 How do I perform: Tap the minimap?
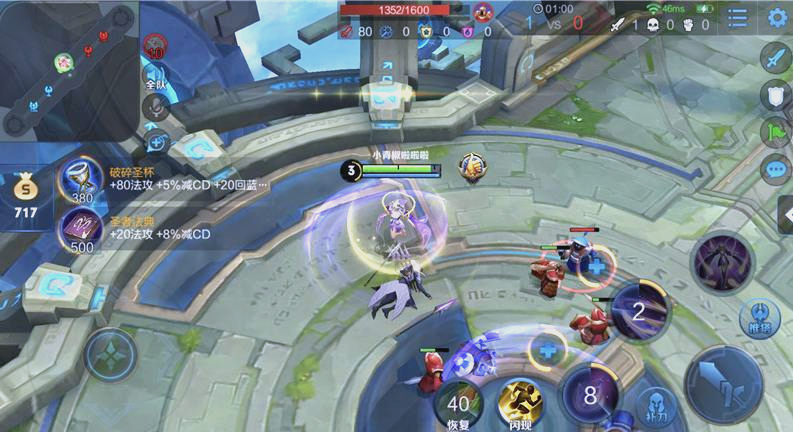68,70
